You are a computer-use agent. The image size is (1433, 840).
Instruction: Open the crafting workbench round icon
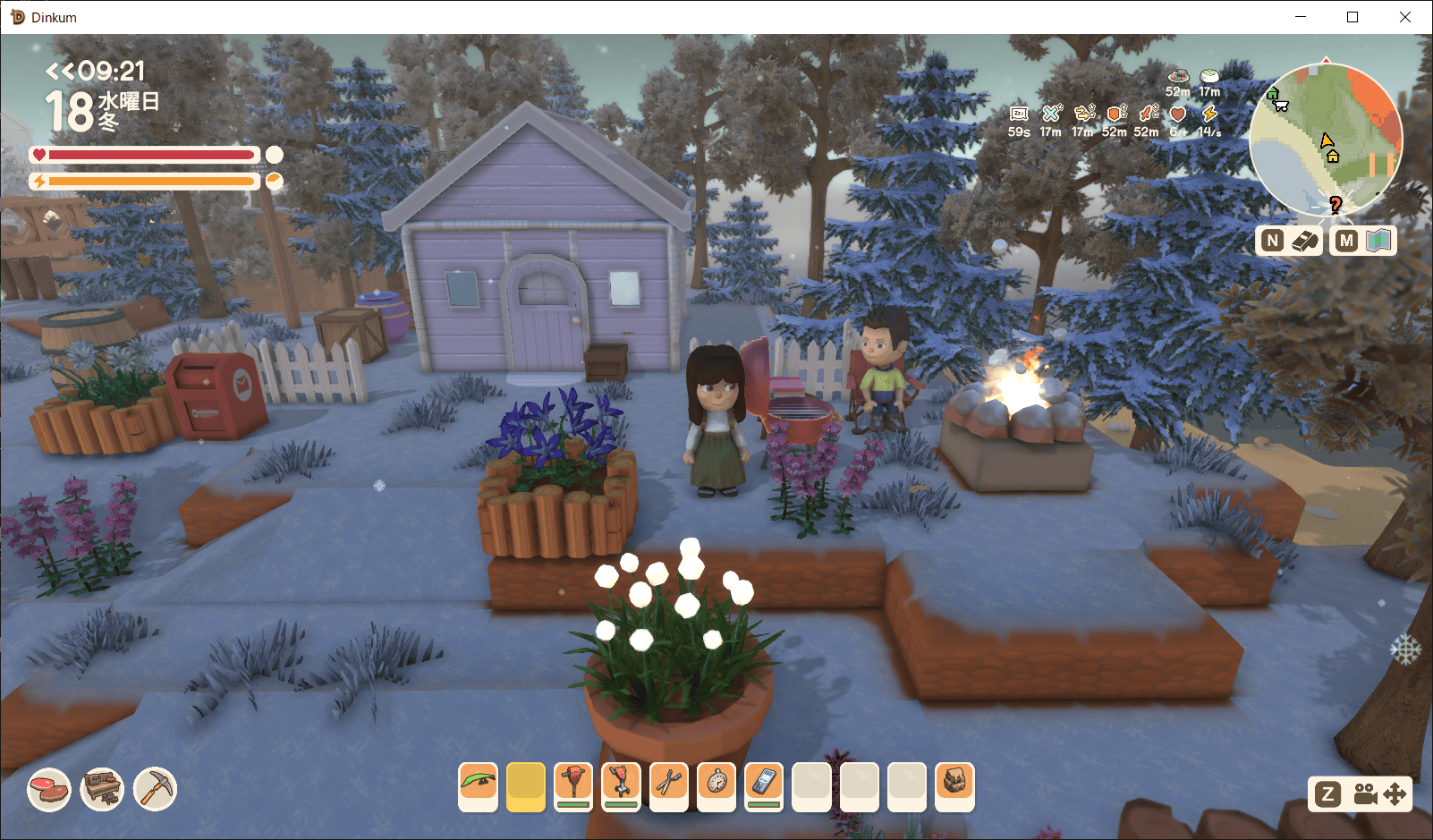[x=102, y=790]
